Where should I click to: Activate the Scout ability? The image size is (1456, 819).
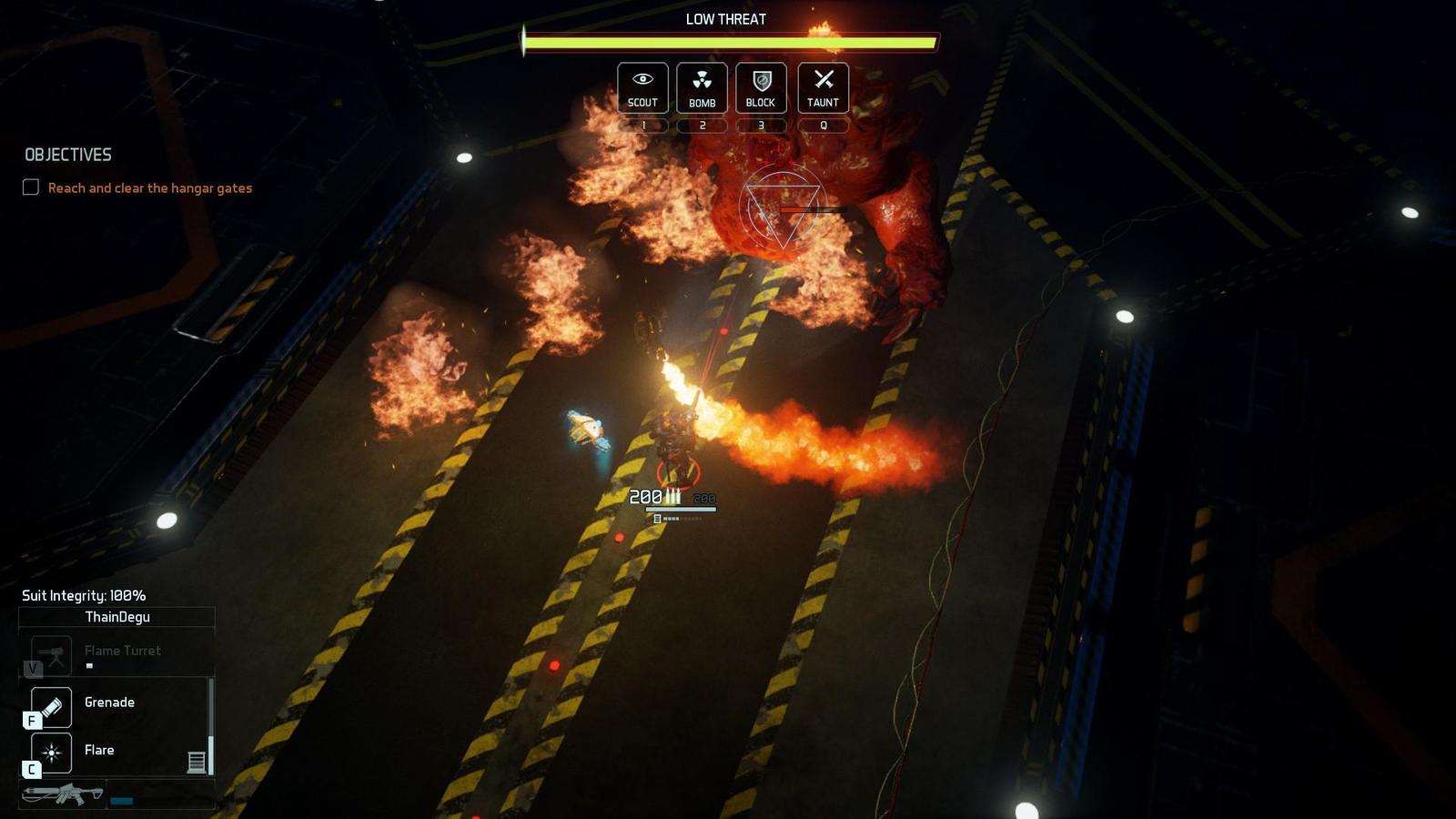click(642, 87)
